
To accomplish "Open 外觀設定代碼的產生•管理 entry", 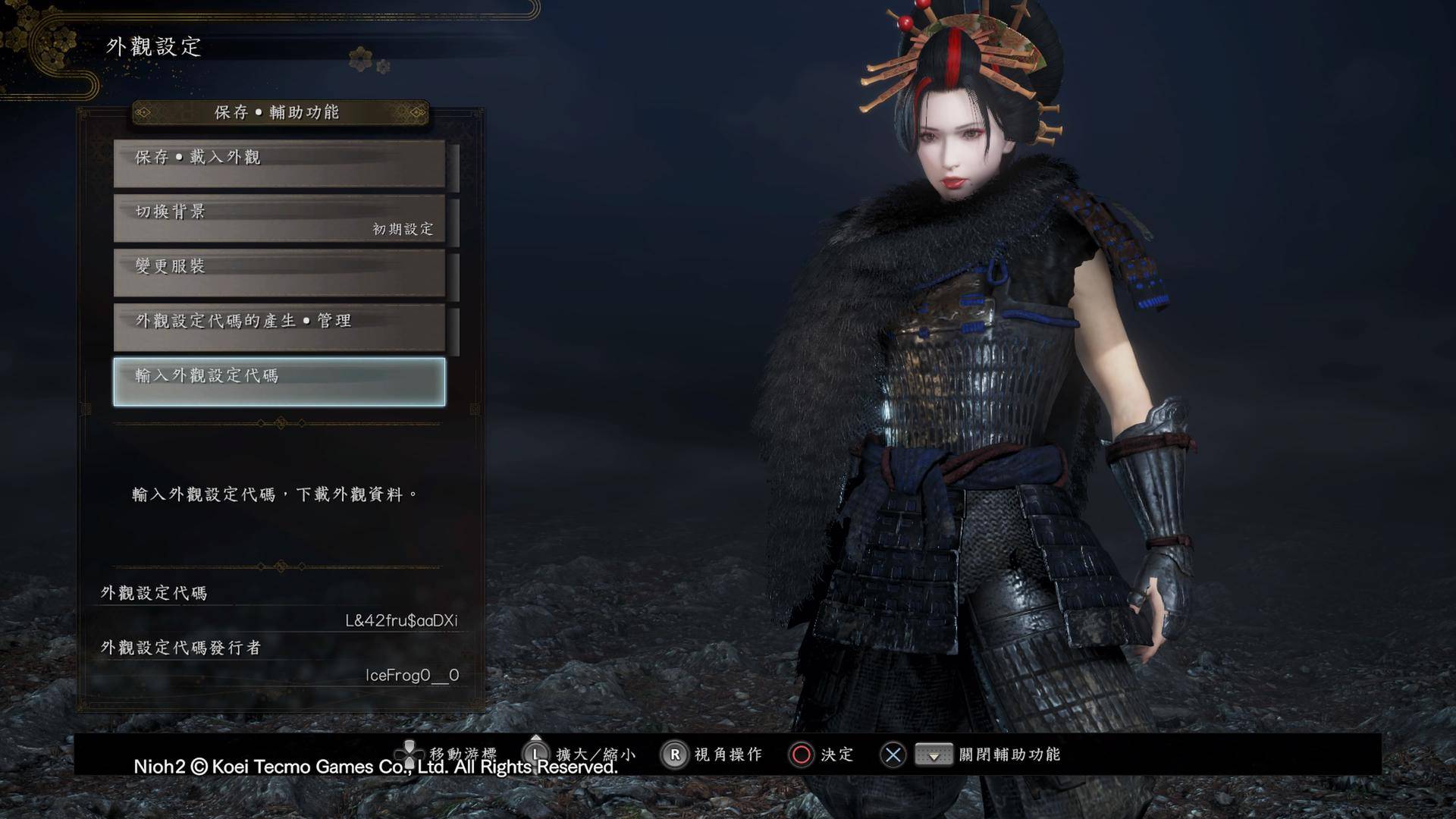I will 279,328.
